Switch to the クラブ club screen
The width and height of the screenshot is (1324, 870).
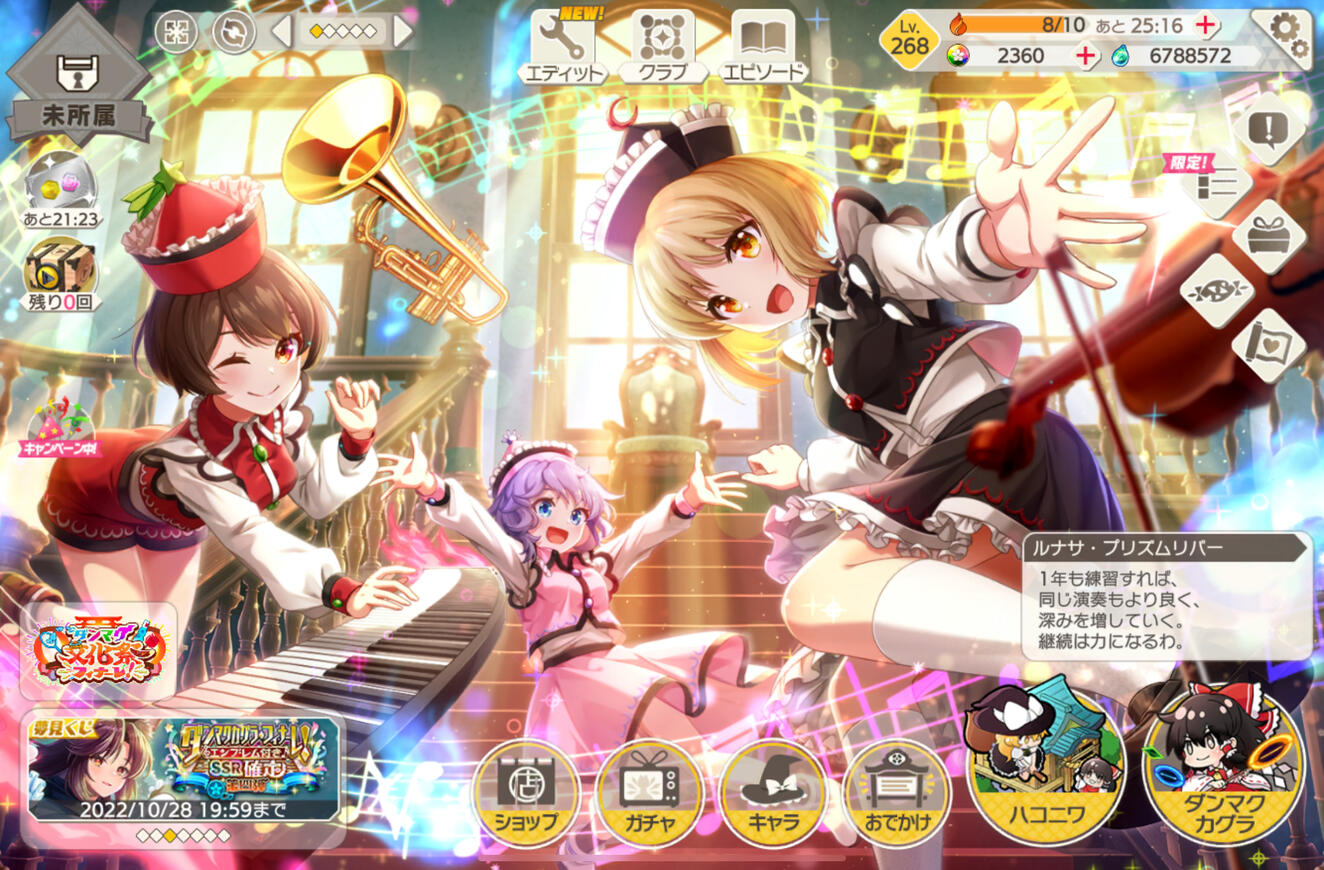(665, 40)
